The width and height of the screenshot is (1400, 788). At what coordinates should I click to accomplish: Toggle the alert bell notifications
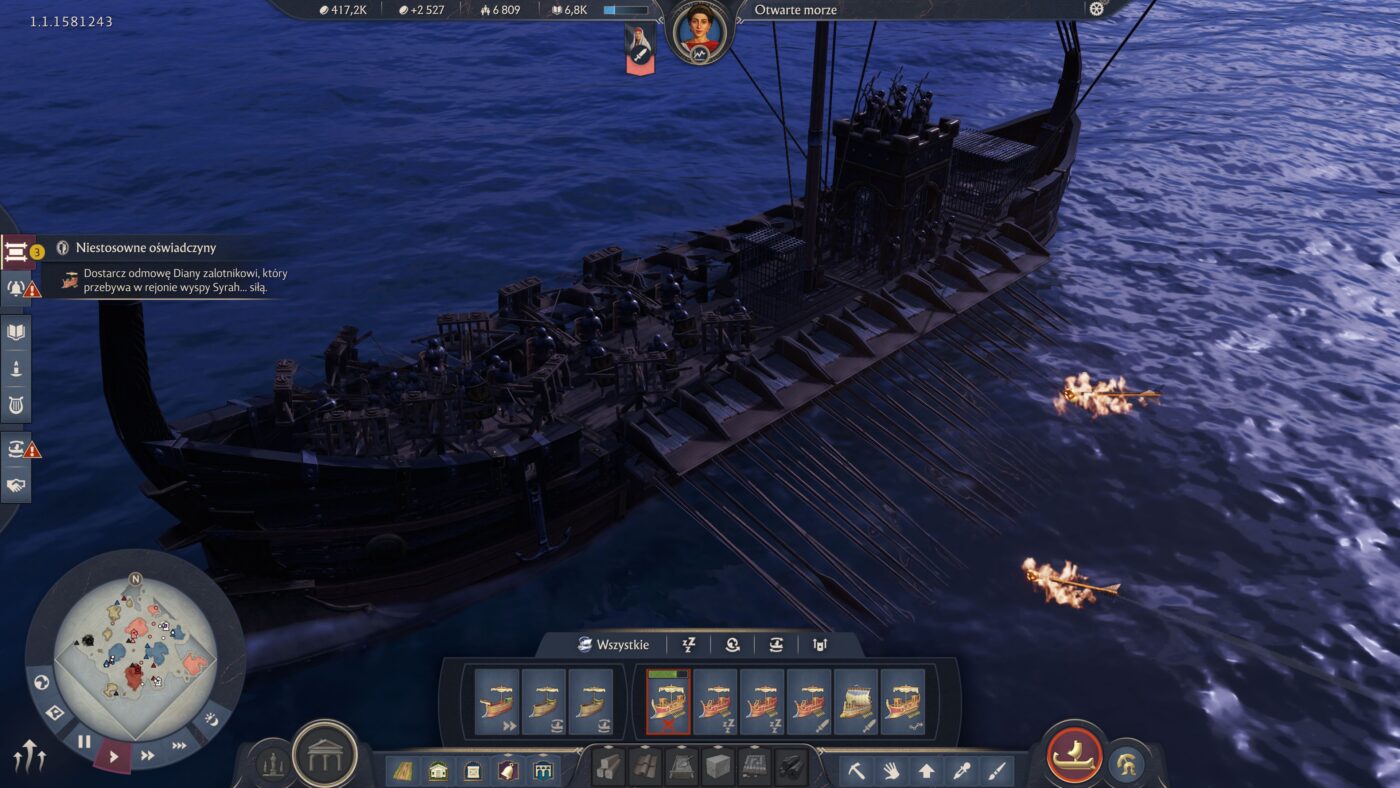16,290
